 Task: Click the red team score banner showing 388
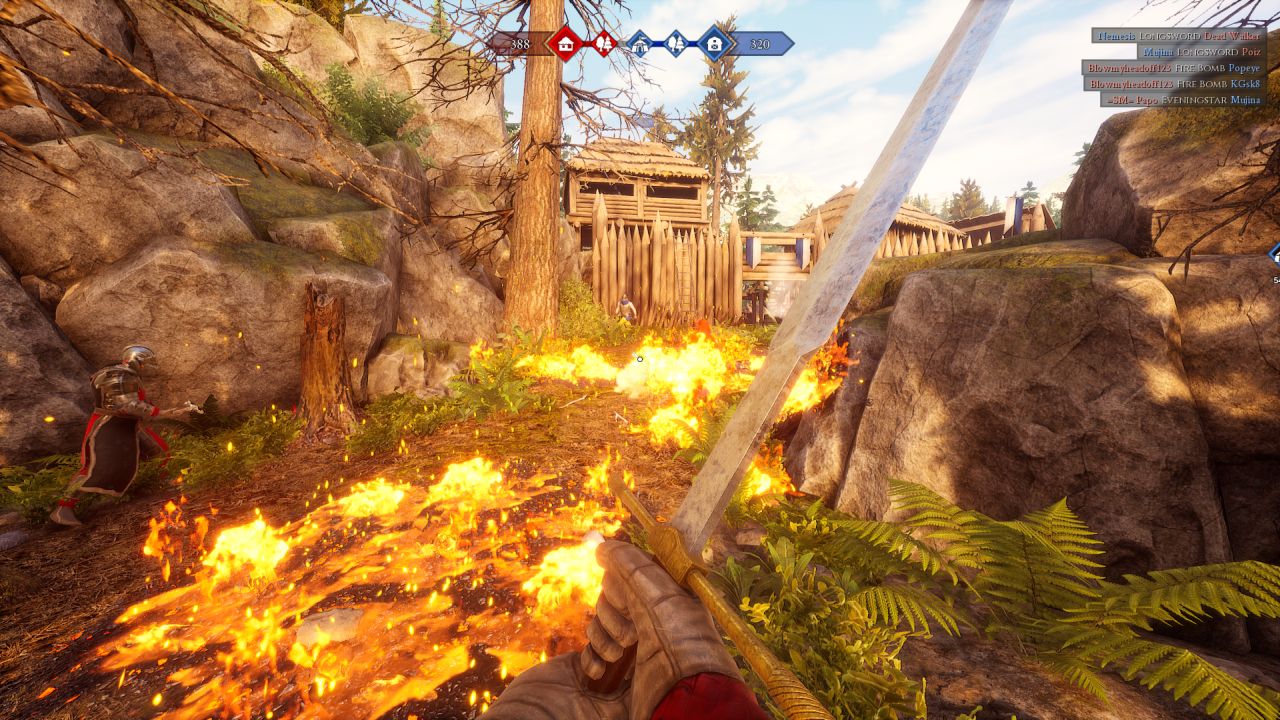tap(520, 43)
